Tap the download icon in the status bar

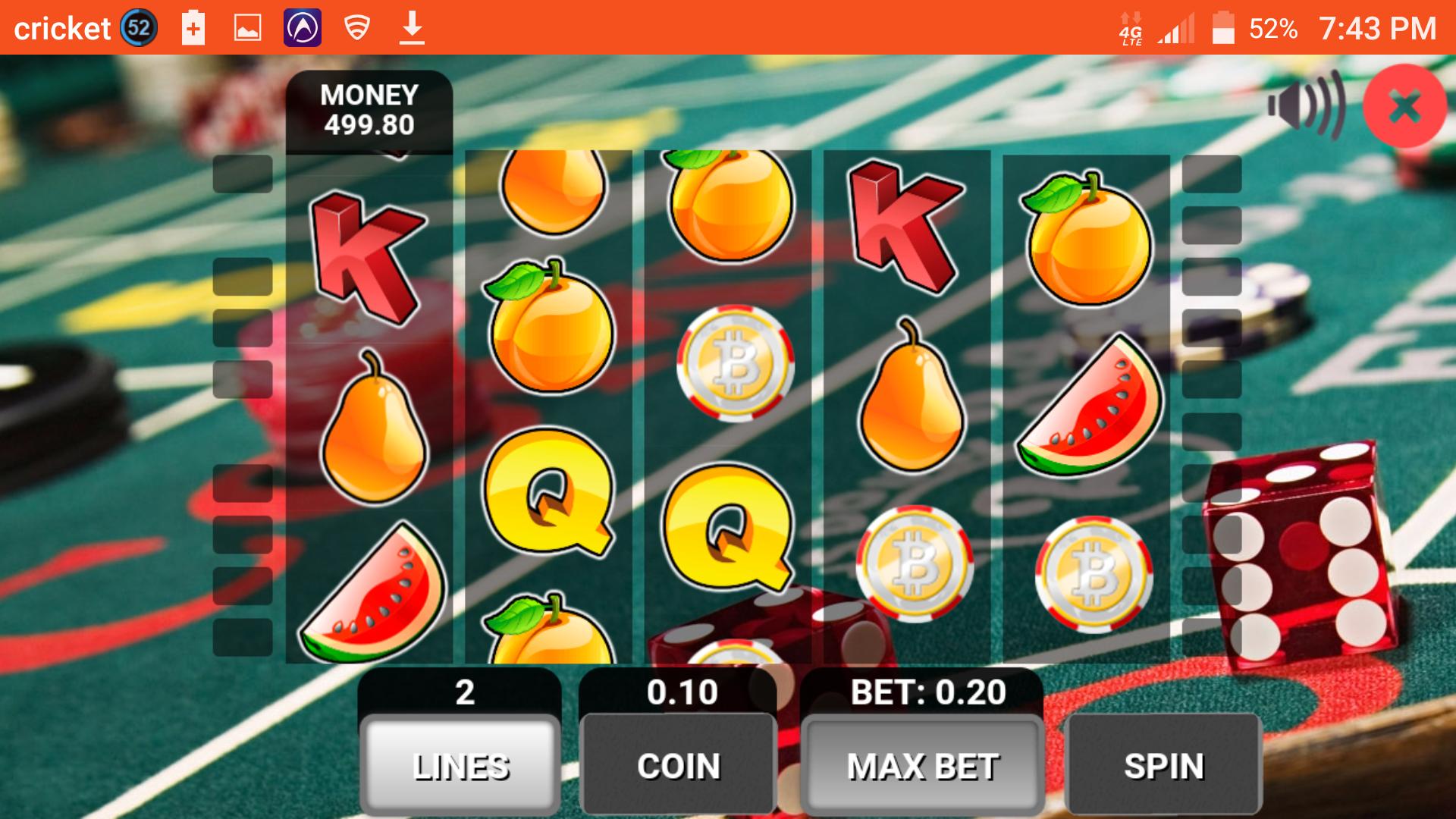(412, 27)
